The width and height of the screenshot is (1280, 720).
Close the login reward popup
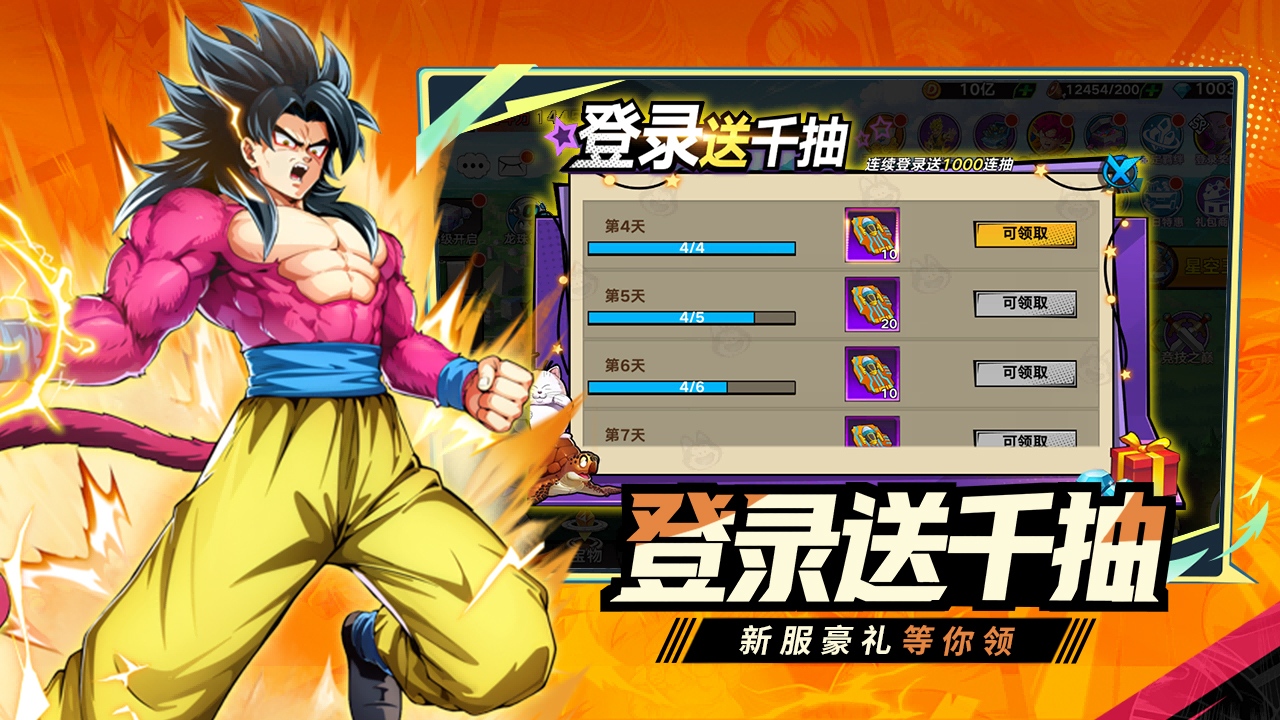(1120, 172)
